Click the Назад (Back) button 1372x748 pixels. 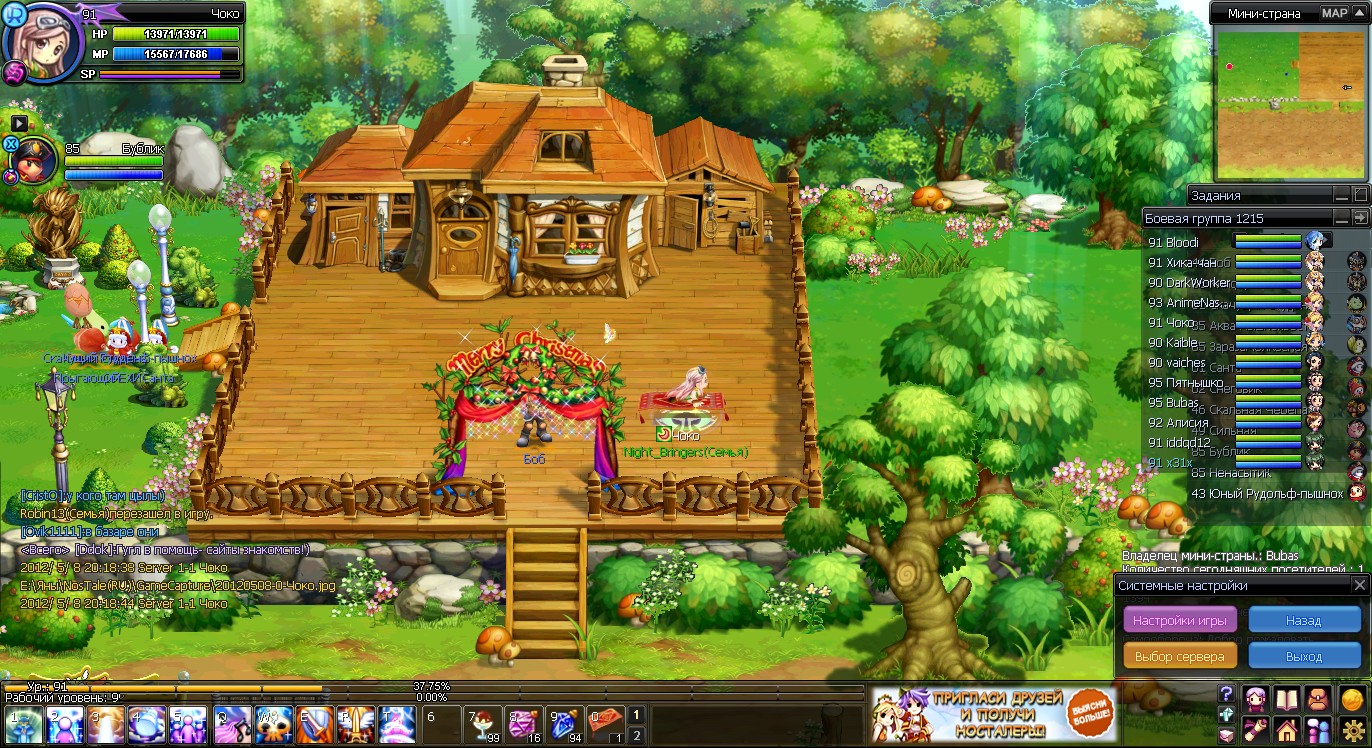click(1303, 620)
